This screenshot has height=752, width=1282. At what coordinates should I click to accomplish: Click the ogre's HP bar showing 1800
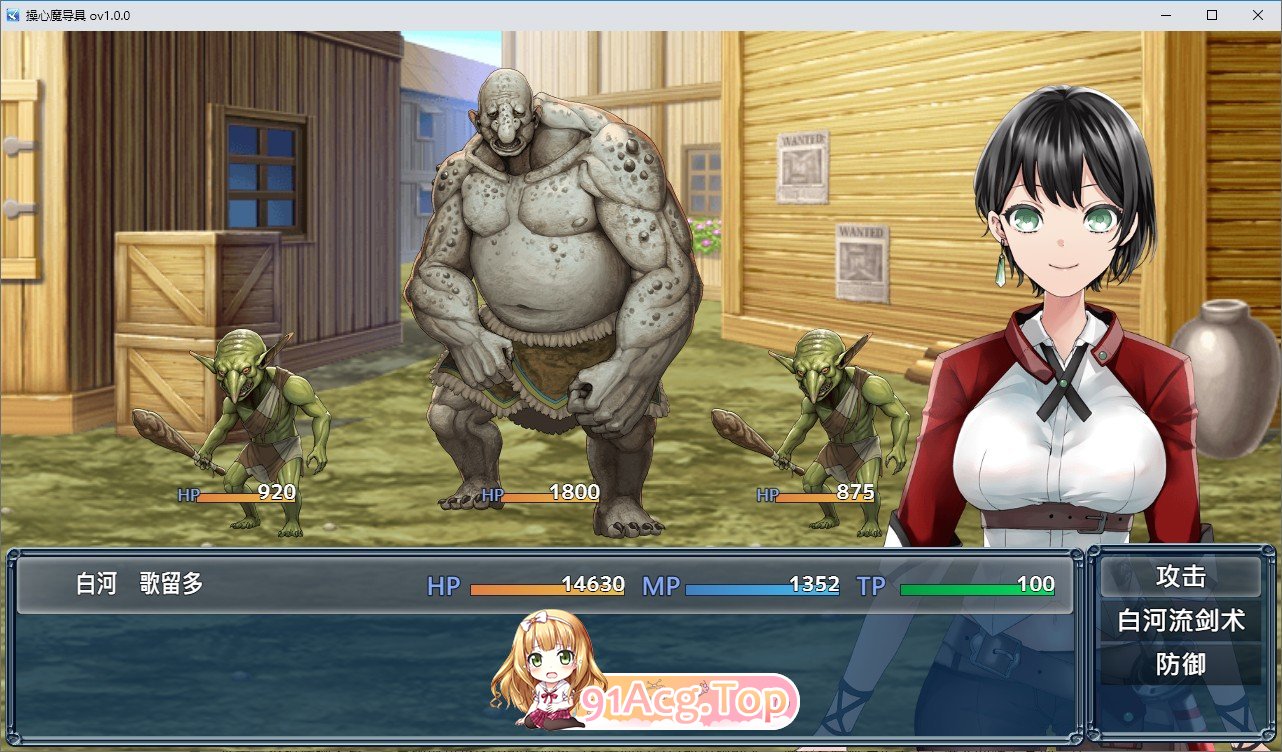click(545, 492)
